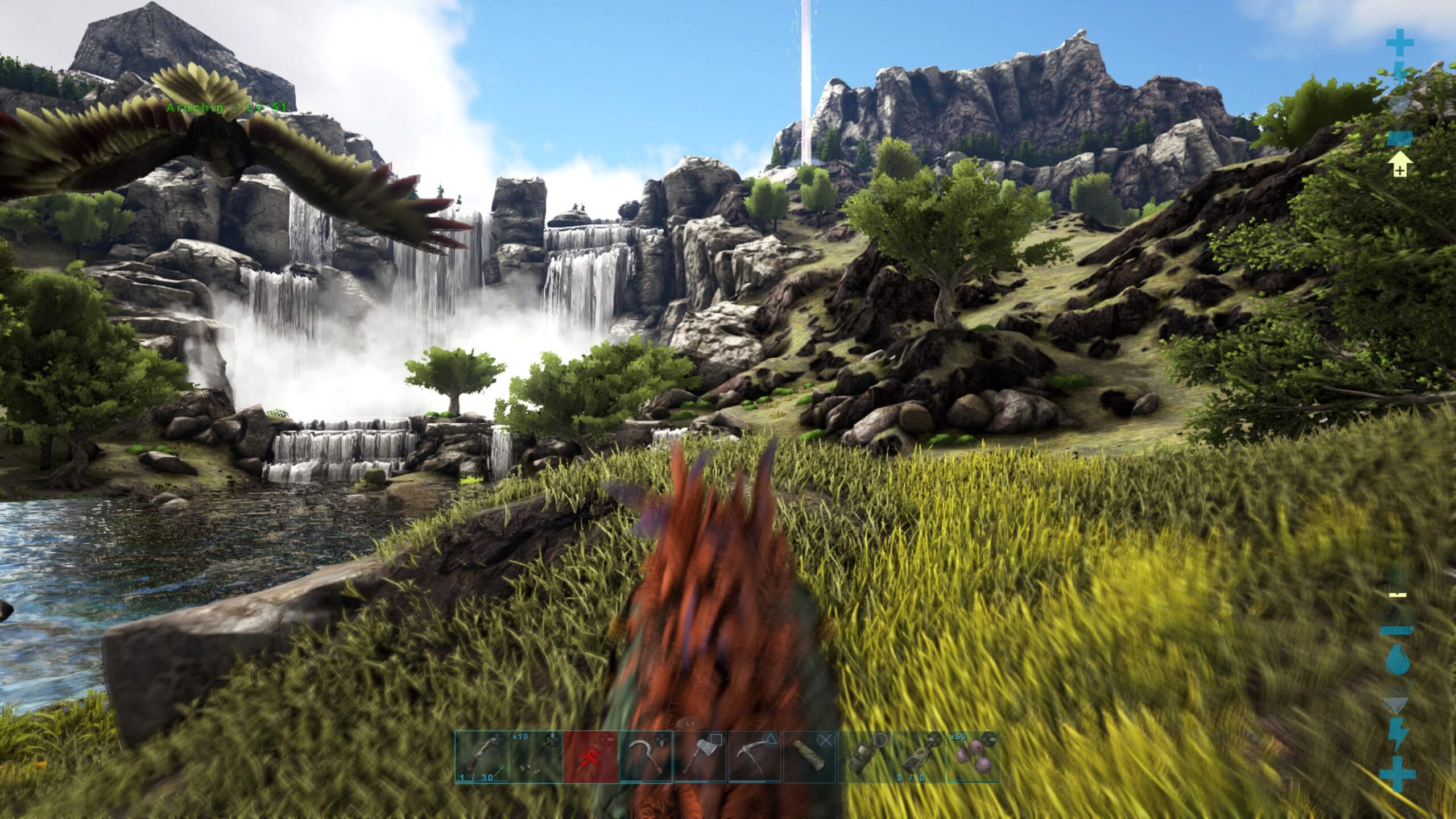Select the red broken item slot
This screenshot has width=1456, height=819.
pos(590,757)
